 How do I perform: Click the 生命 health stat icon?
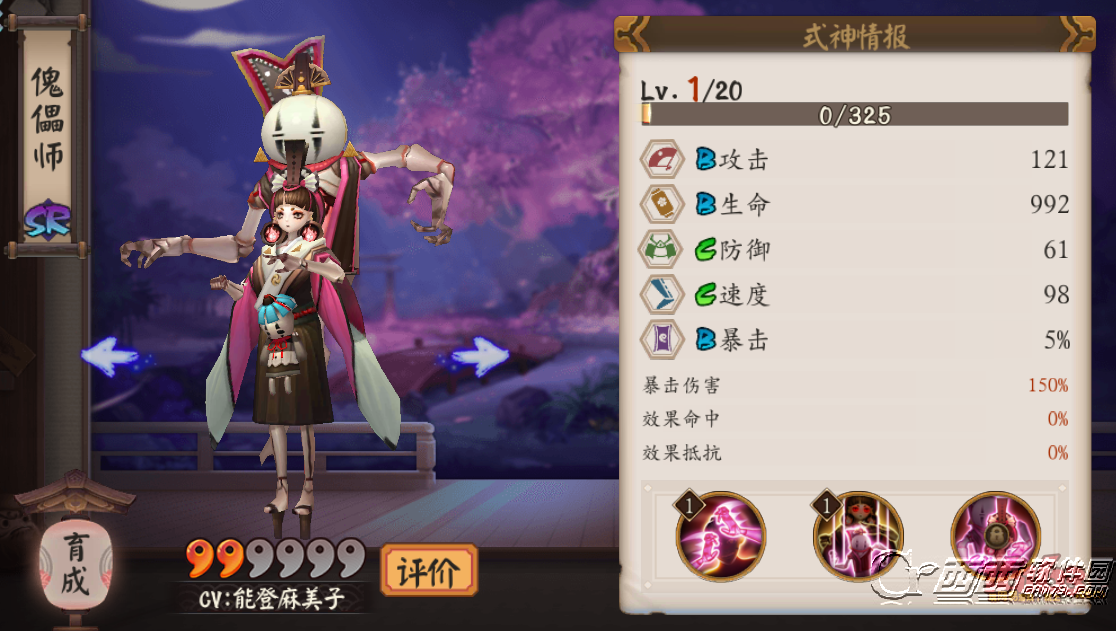coord(662,205)
